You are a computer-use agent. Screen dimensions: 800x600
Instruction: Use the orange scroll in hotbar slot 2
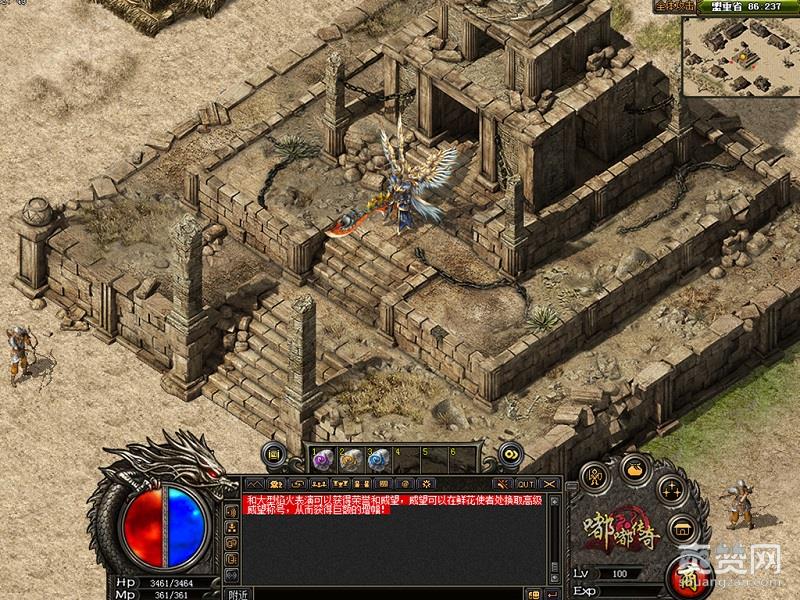tap(350, 458)
